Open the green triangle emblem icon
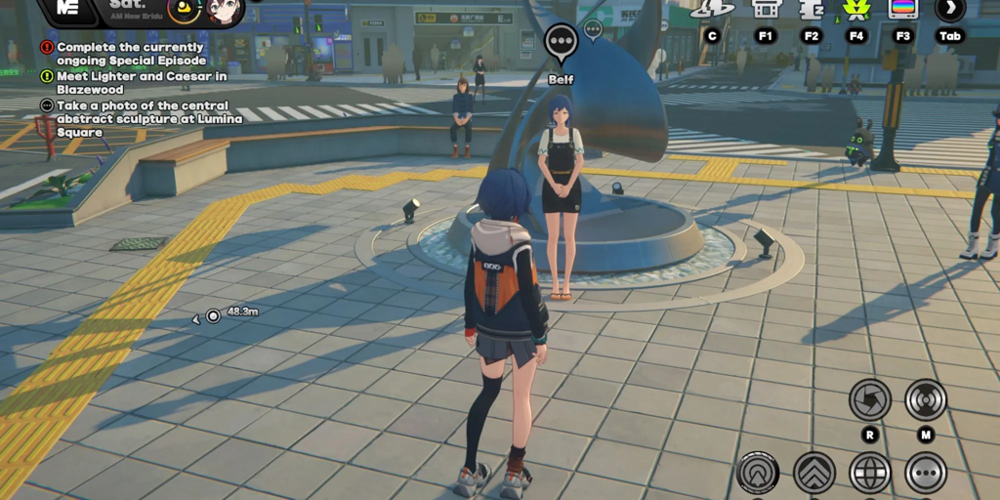1000x500 pixels. [856, 9]
